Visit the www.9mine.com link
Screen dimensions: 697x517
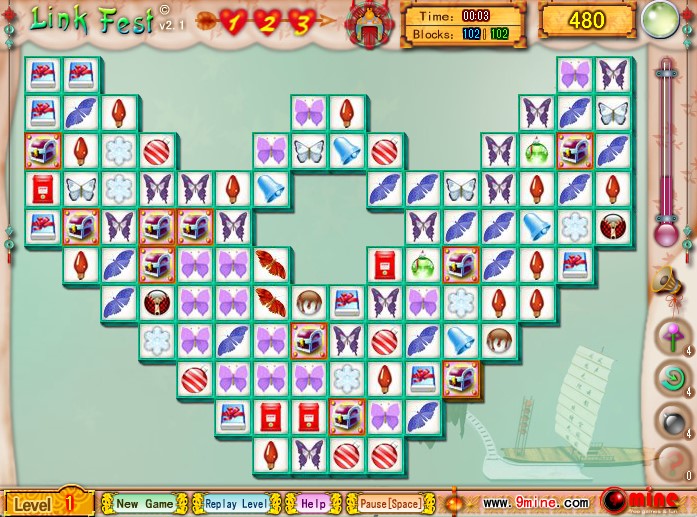coord(535,503)
